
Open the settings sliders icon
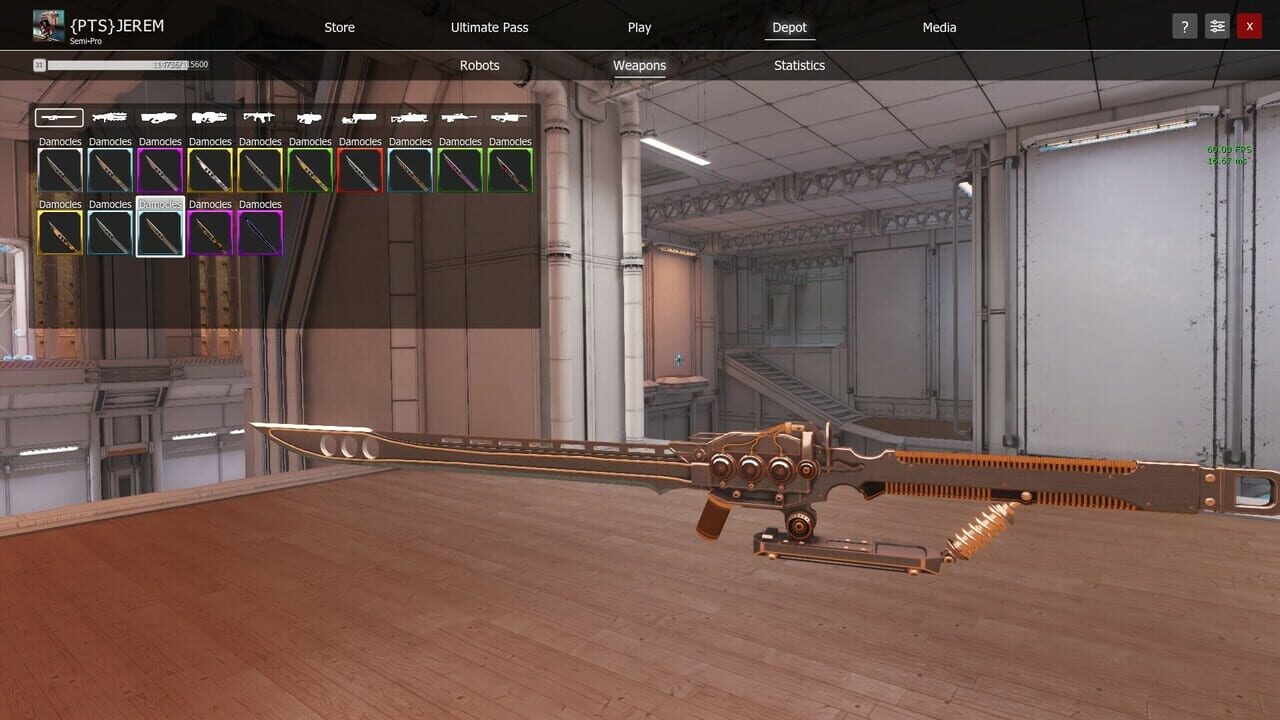[x=1216, y=26]
